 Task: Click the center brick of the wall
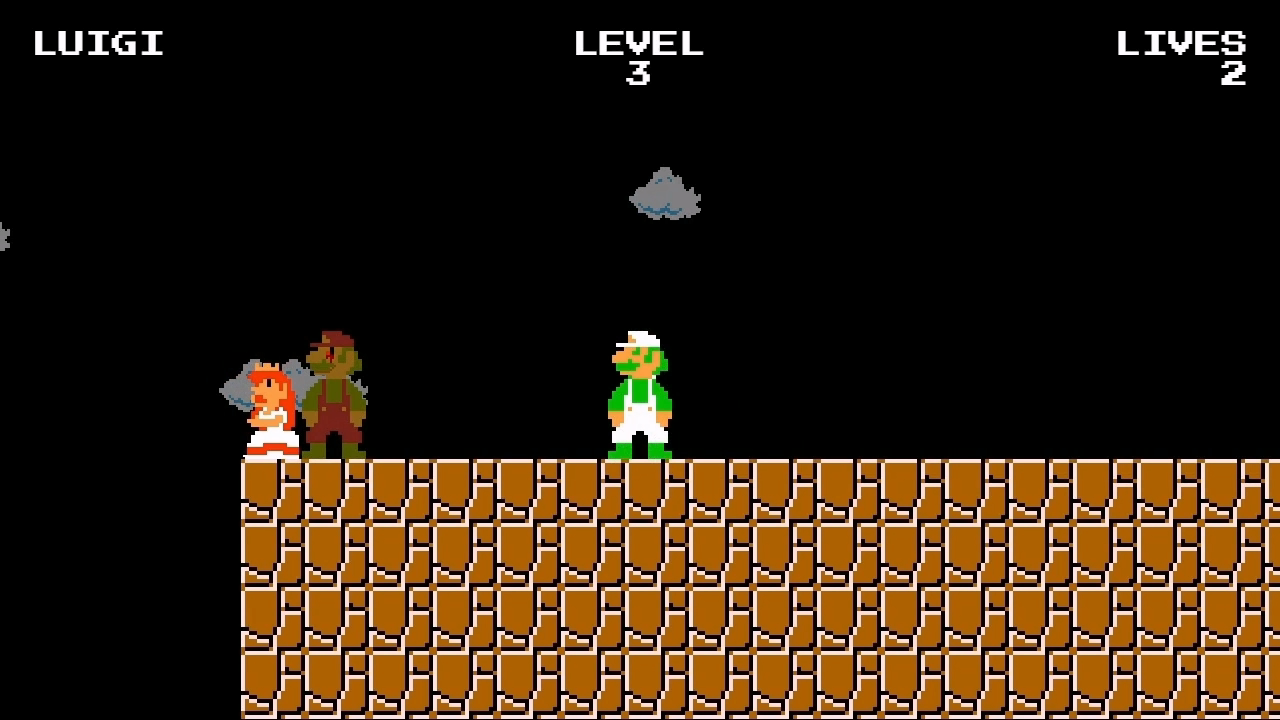click(x=760, y=590)
